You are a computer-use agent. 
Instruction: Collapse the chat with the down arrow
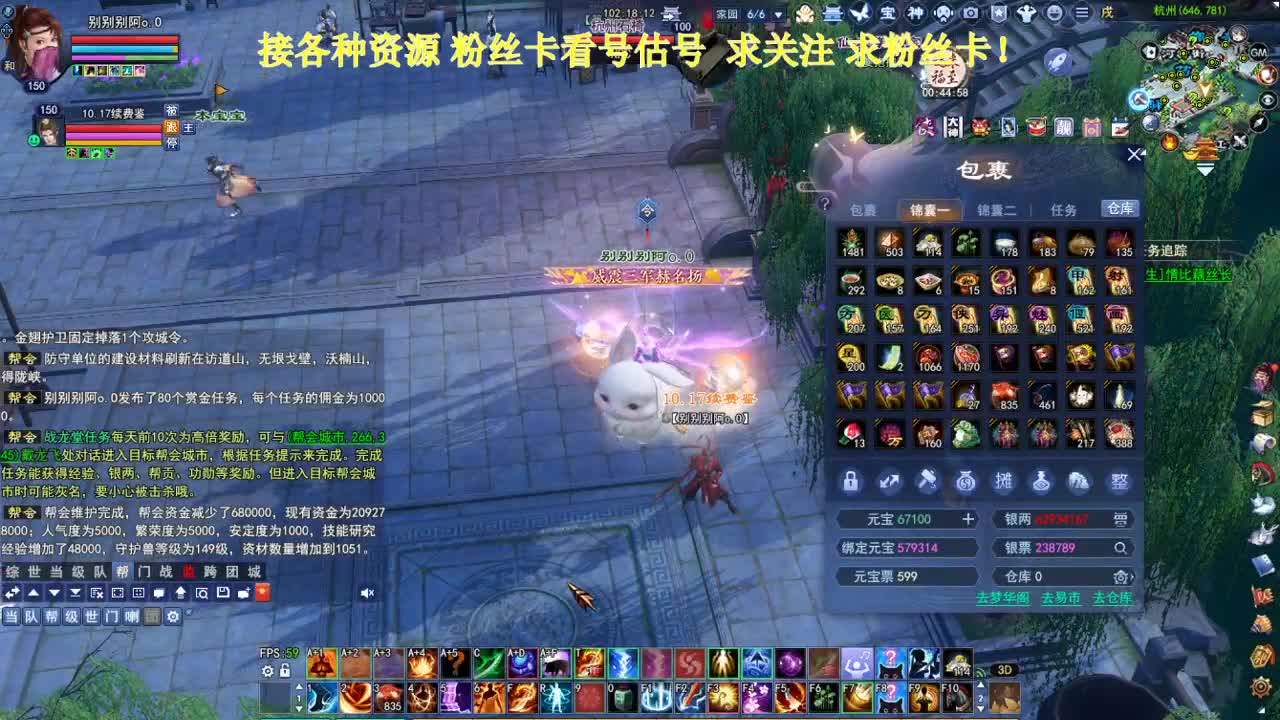pos(54,592)
